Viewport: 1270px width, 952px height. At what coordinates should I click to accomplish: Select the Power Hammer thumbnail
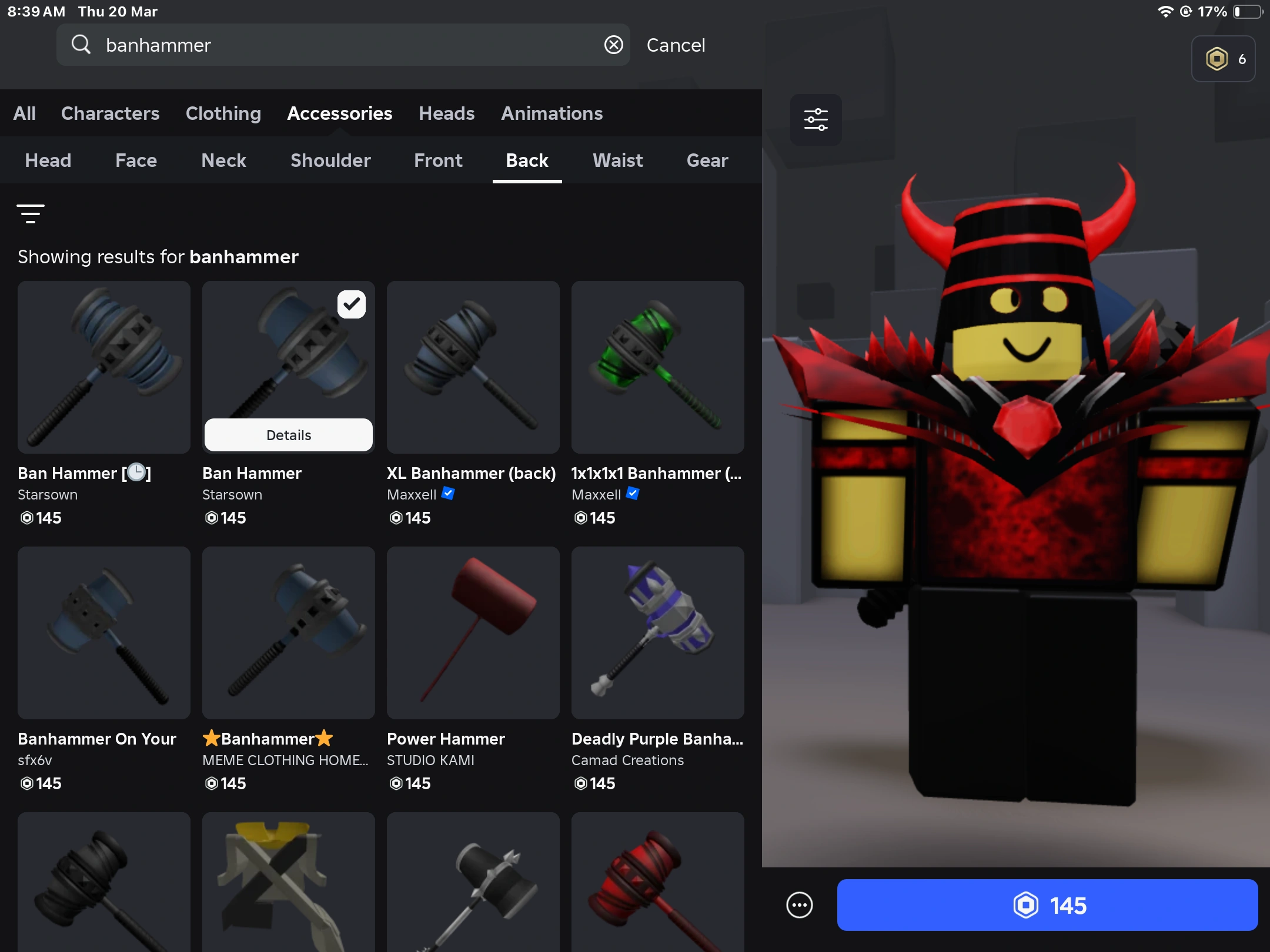tap(473, 633)
